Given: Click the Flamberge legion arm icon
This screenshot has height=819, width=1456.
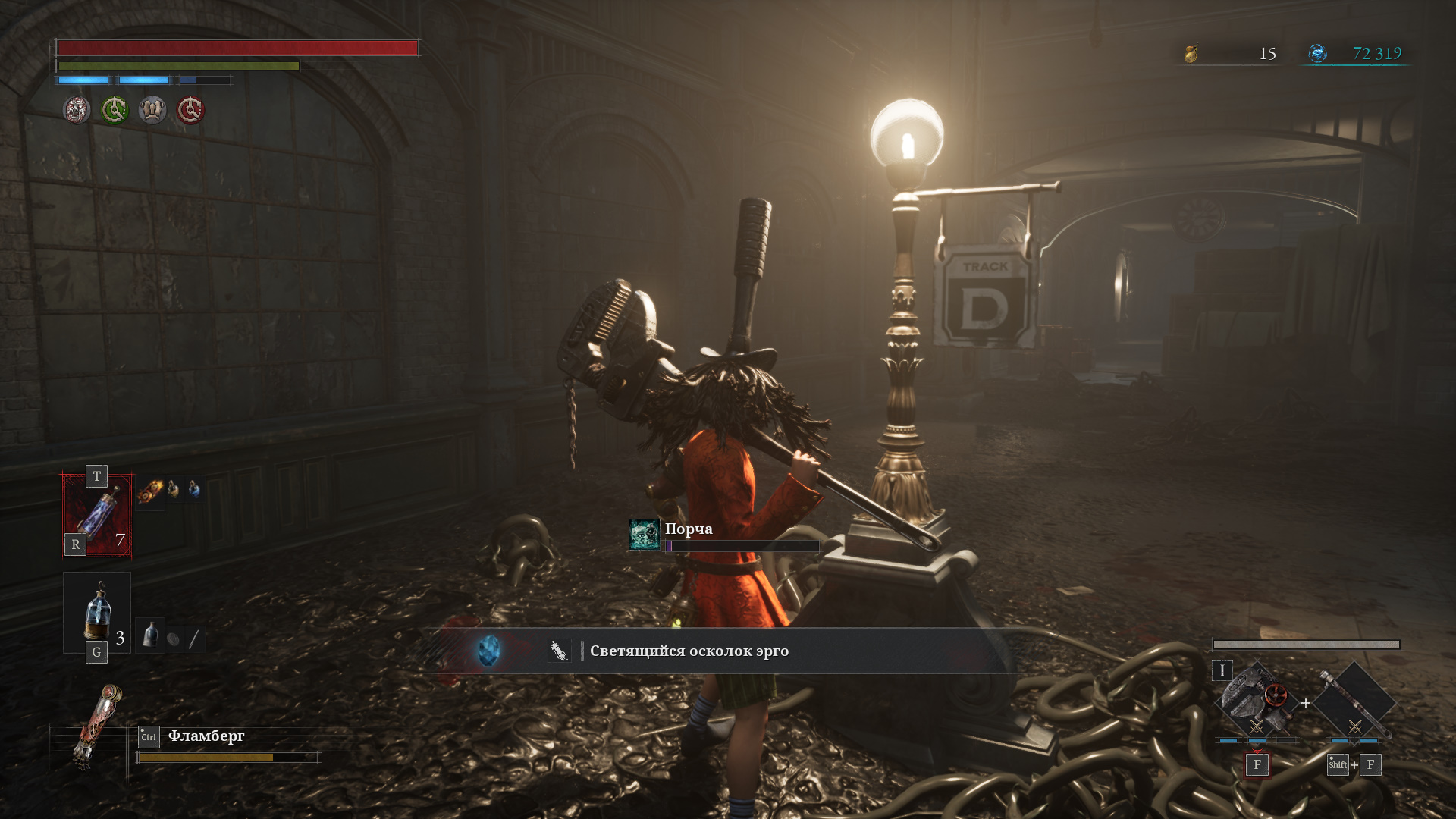Looking at the screenshot, I should 96,726.
